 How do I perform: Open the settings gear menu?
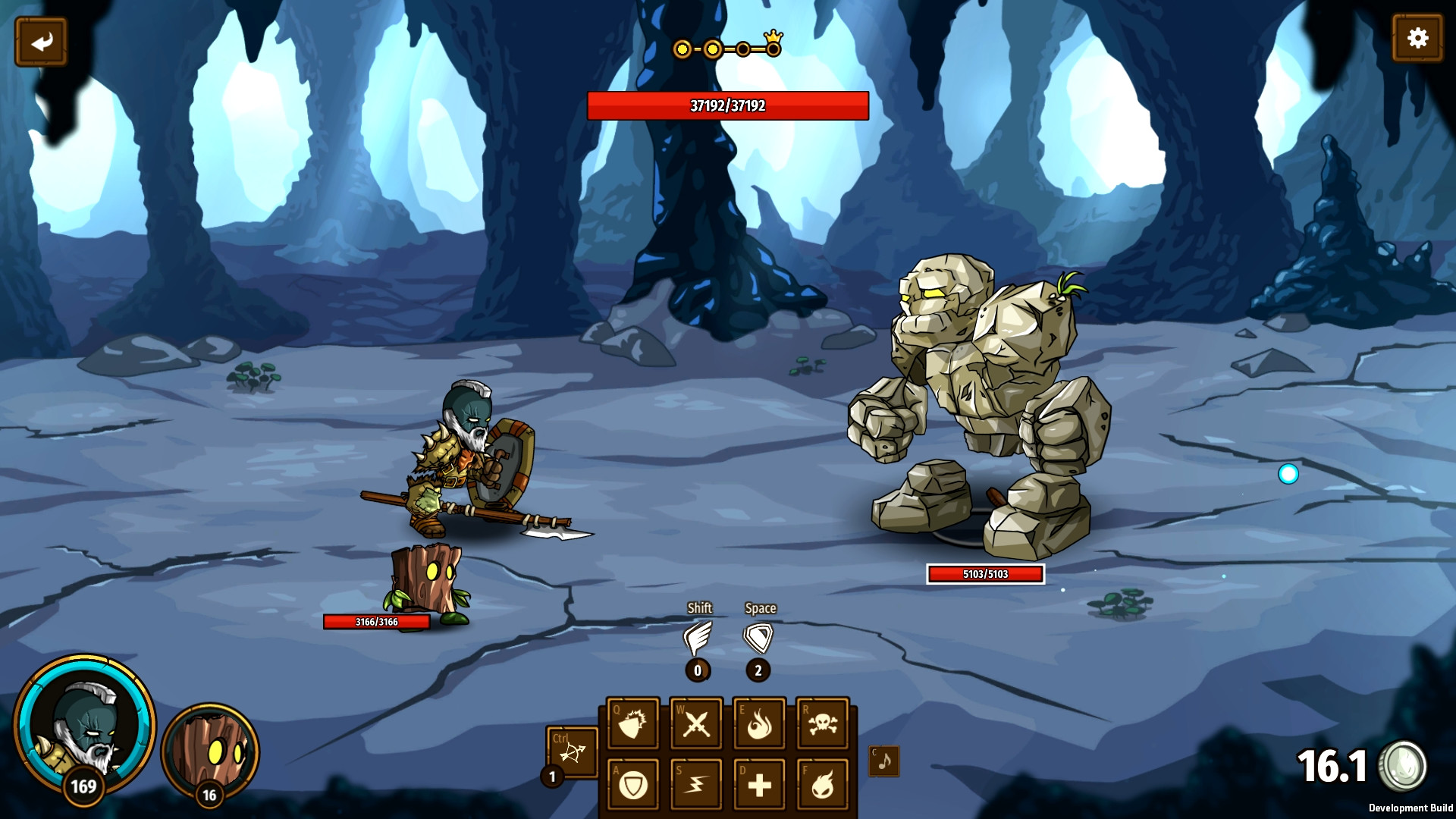(x=1417, y=36)
